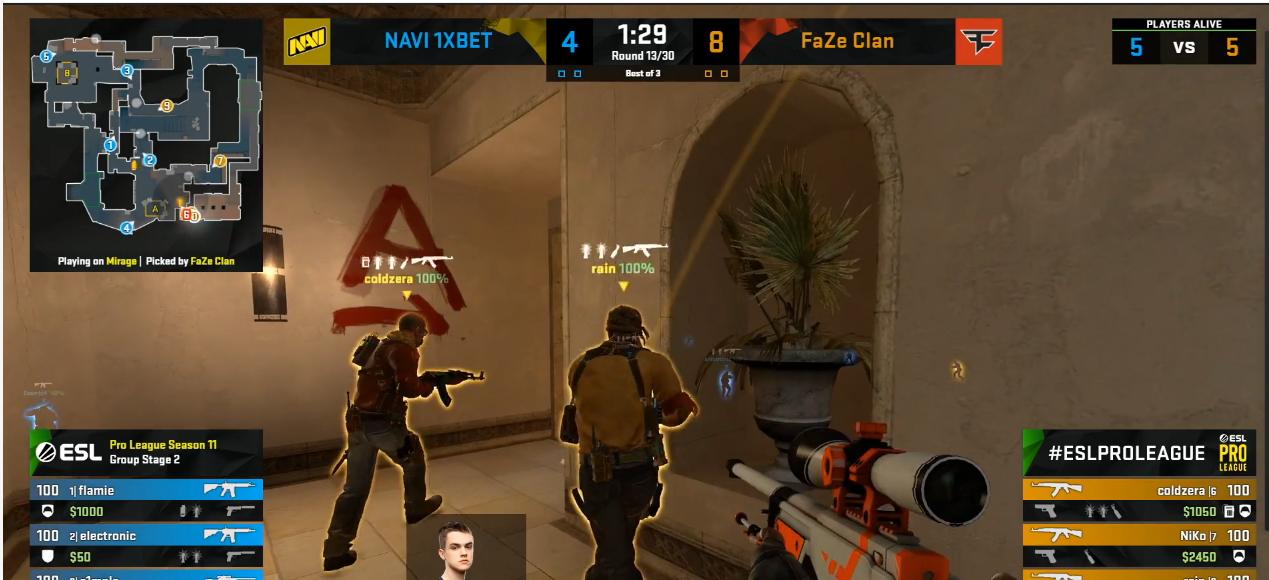Click the FaZe Clan team logo

coord(978,42)
